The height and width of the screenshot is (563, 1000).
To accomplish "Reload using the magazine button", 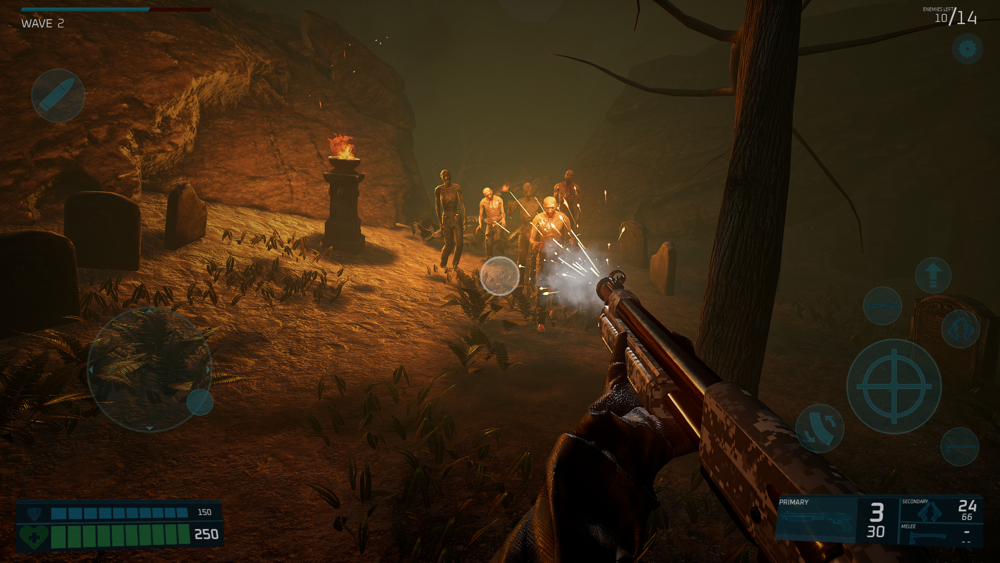I will pyautogui.click(x=819, y=428).
